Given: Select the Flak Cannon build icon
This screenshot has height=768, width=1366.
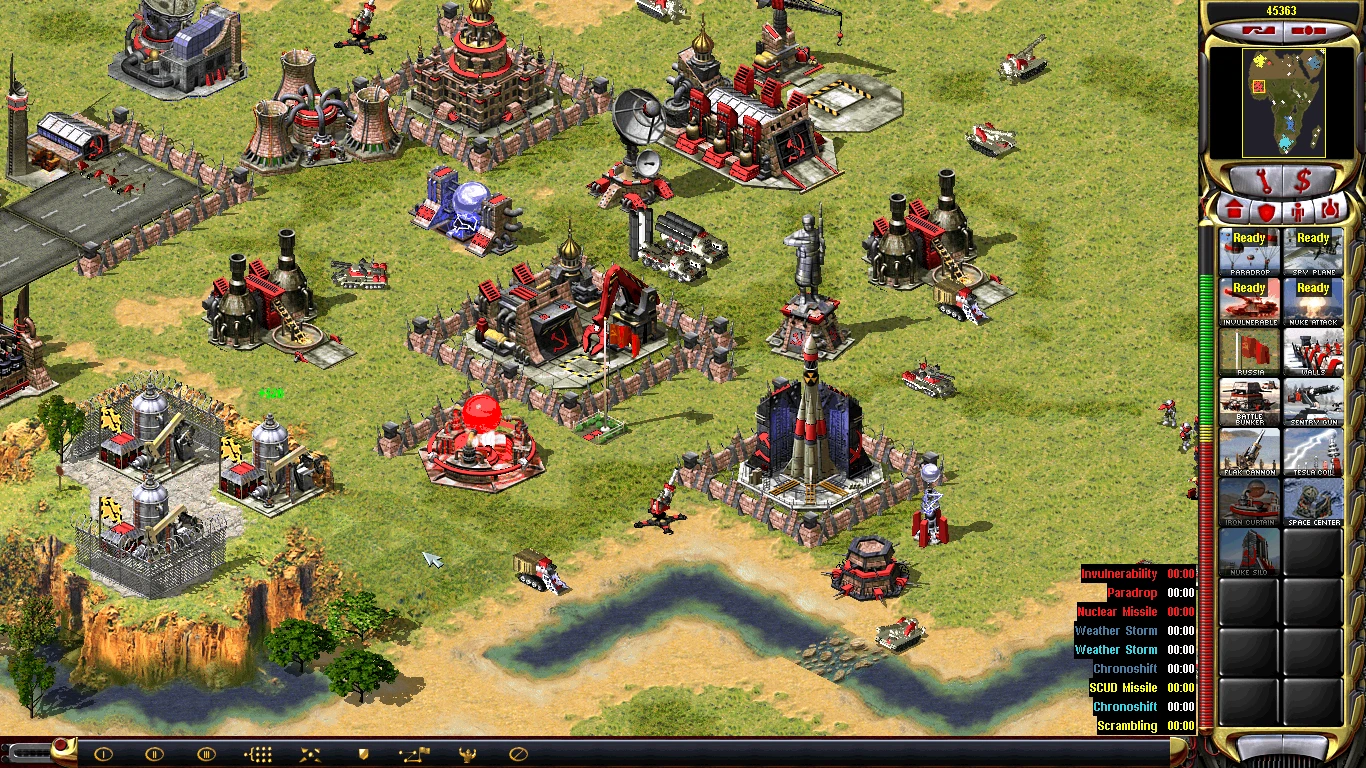Looking at the screenshot, I should pyautogui.click(x=1249, y=452).
